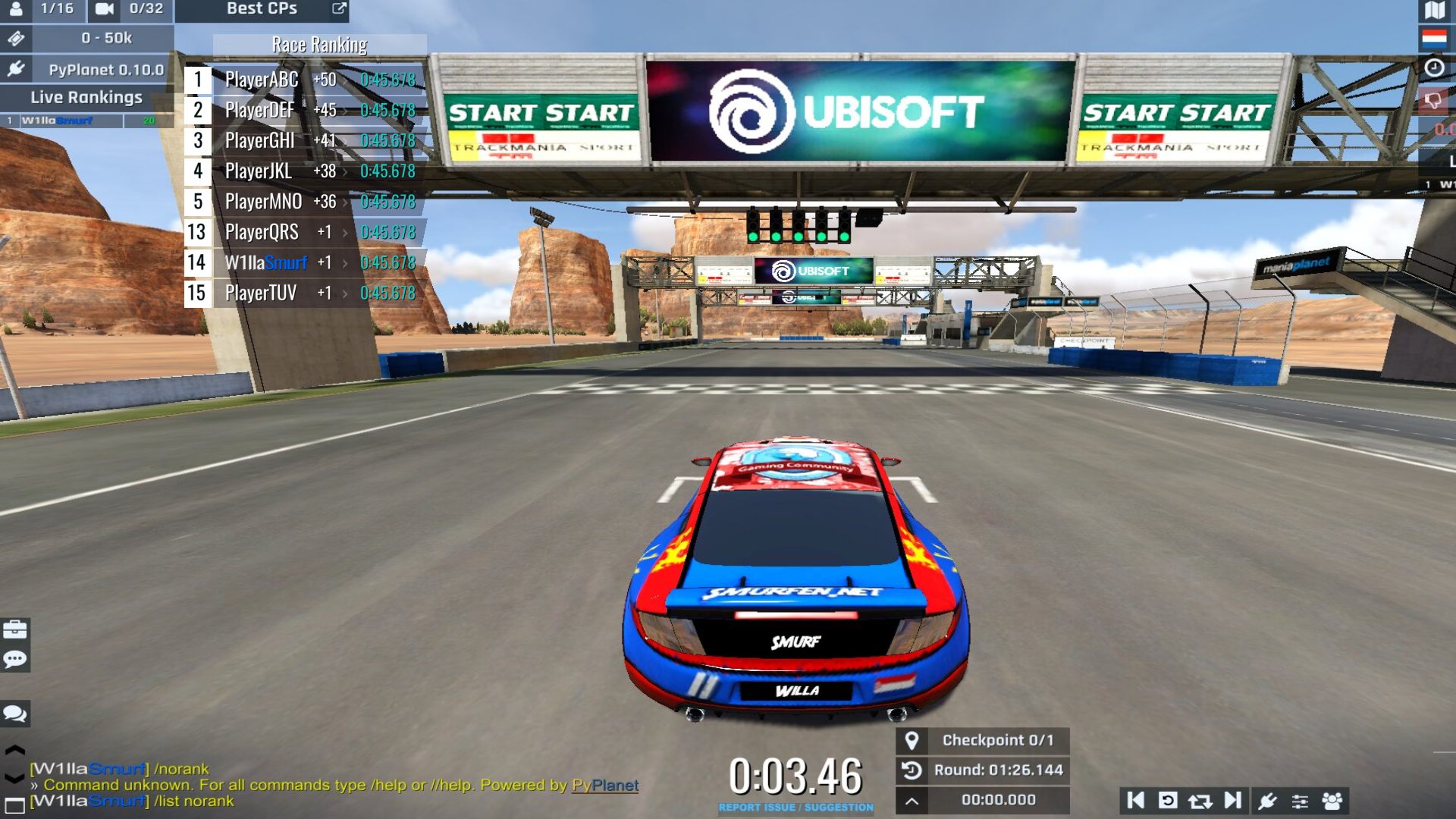Click the PyPlanet 0.10.0 plug button
This screenshot has height=819, width=1456.
tap(16, 69)
